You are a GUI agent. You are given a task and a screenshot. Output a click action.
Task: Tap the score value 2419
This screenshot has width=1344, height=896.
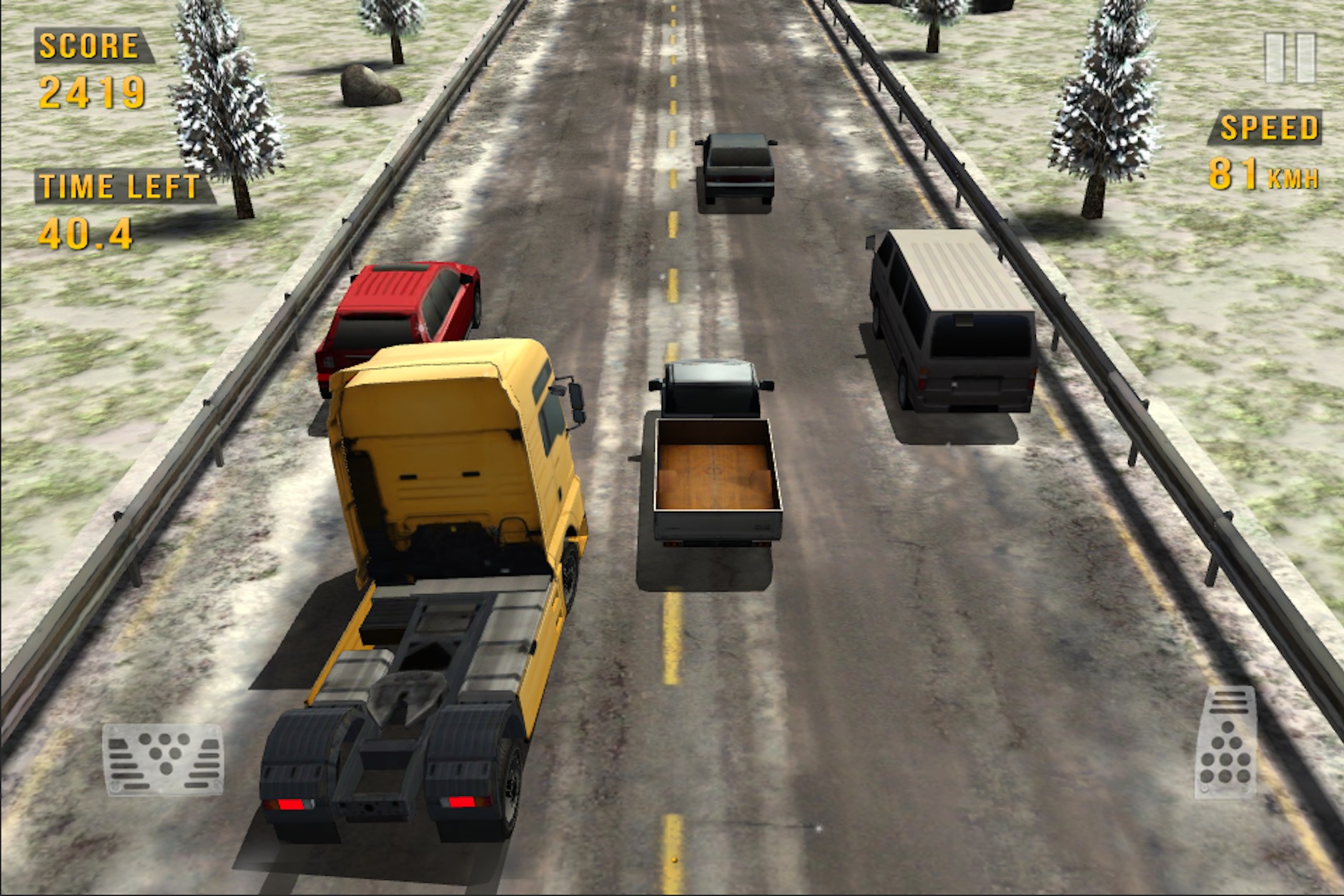91,92
